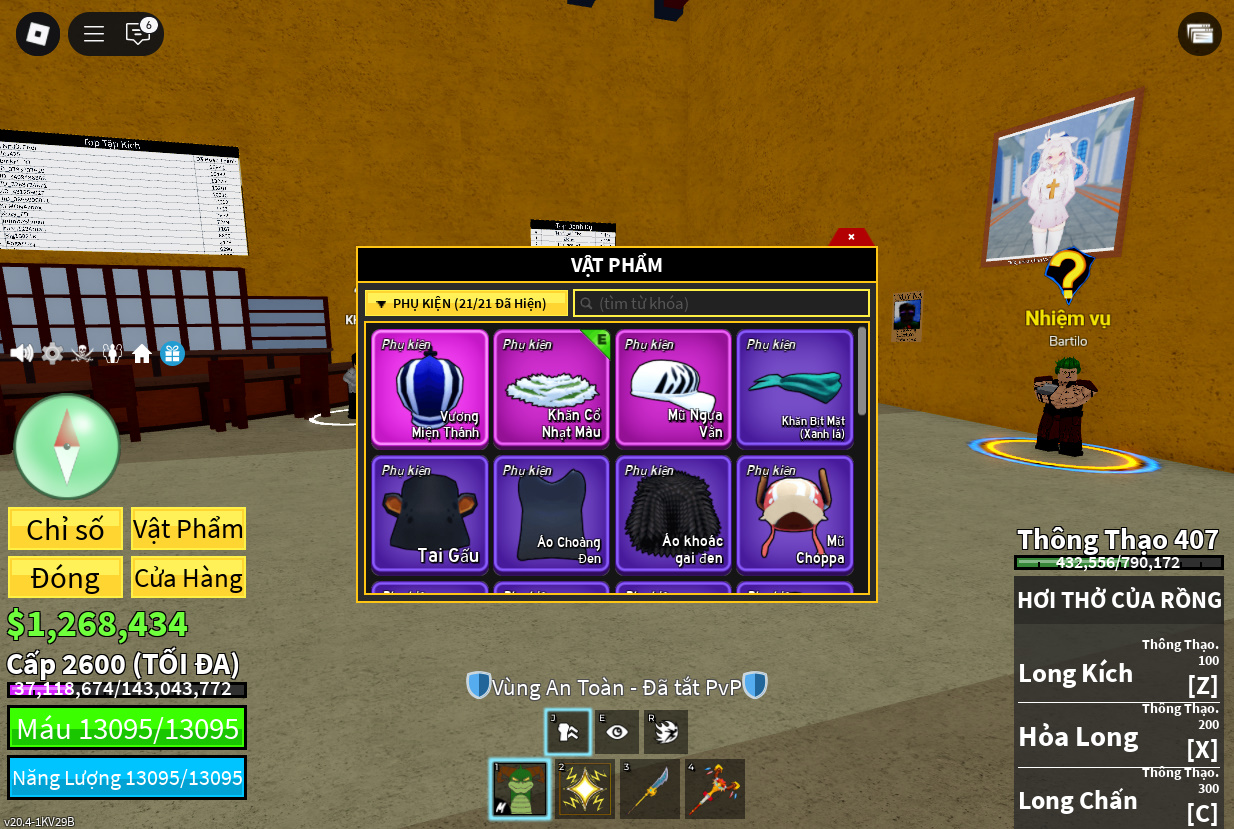Close the Vật Phẩm inventory window

click(x=851, y=237)
